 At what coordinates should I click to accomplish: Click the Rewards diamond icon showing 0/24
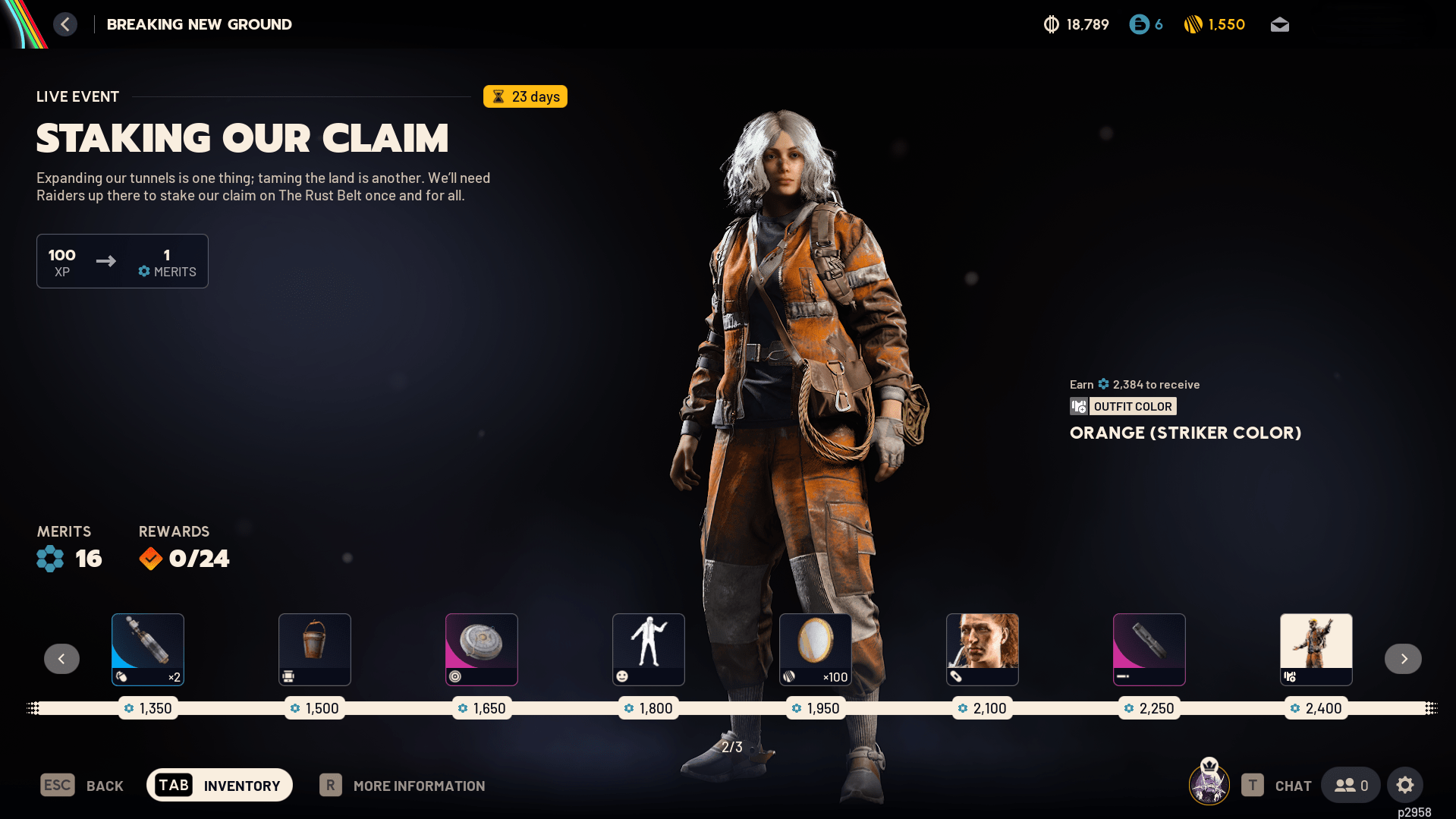click(x=150, y=558)
